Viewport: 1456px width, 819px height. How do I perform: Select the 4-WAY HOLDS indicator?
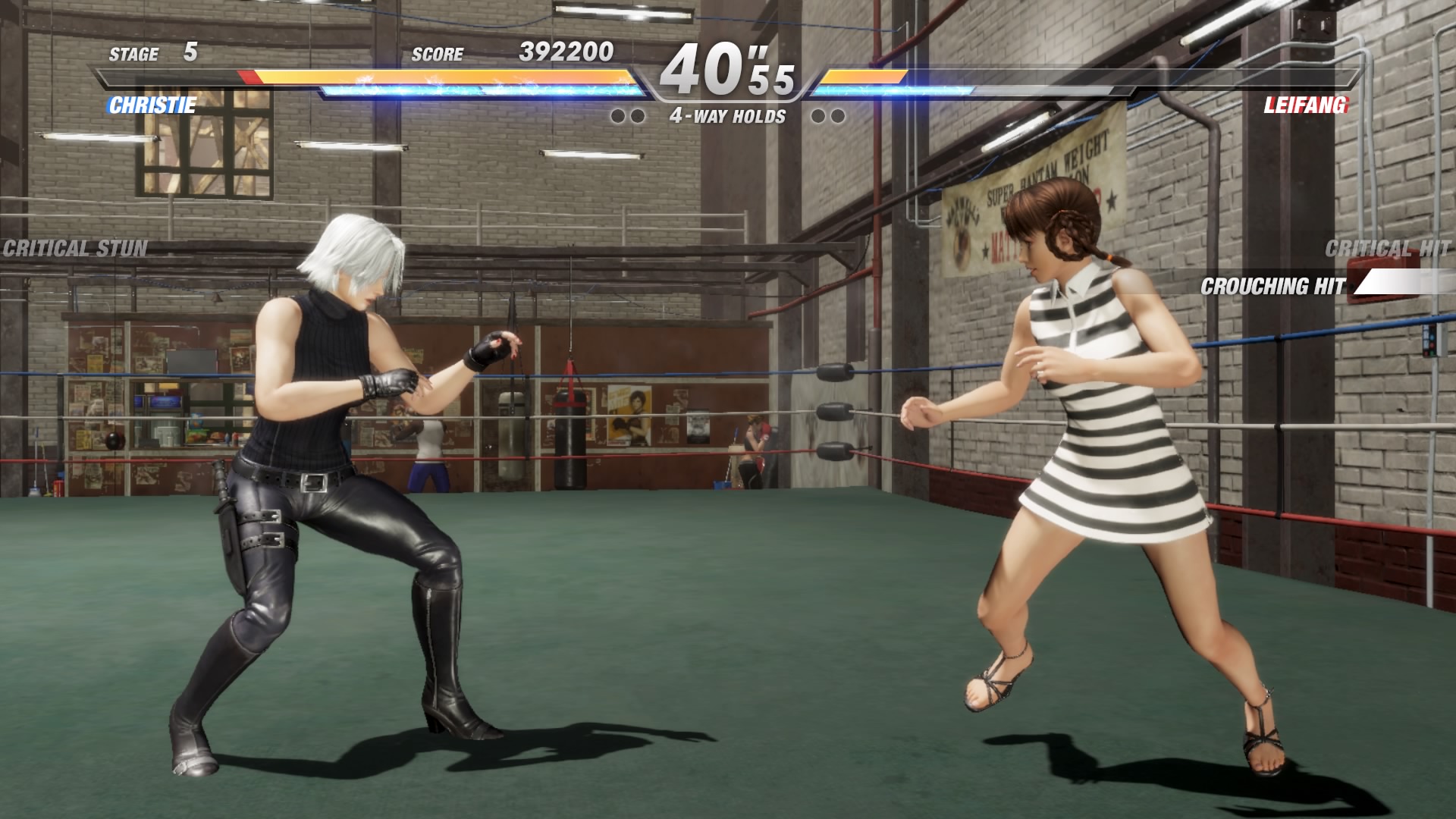click(x=726, y=116)
